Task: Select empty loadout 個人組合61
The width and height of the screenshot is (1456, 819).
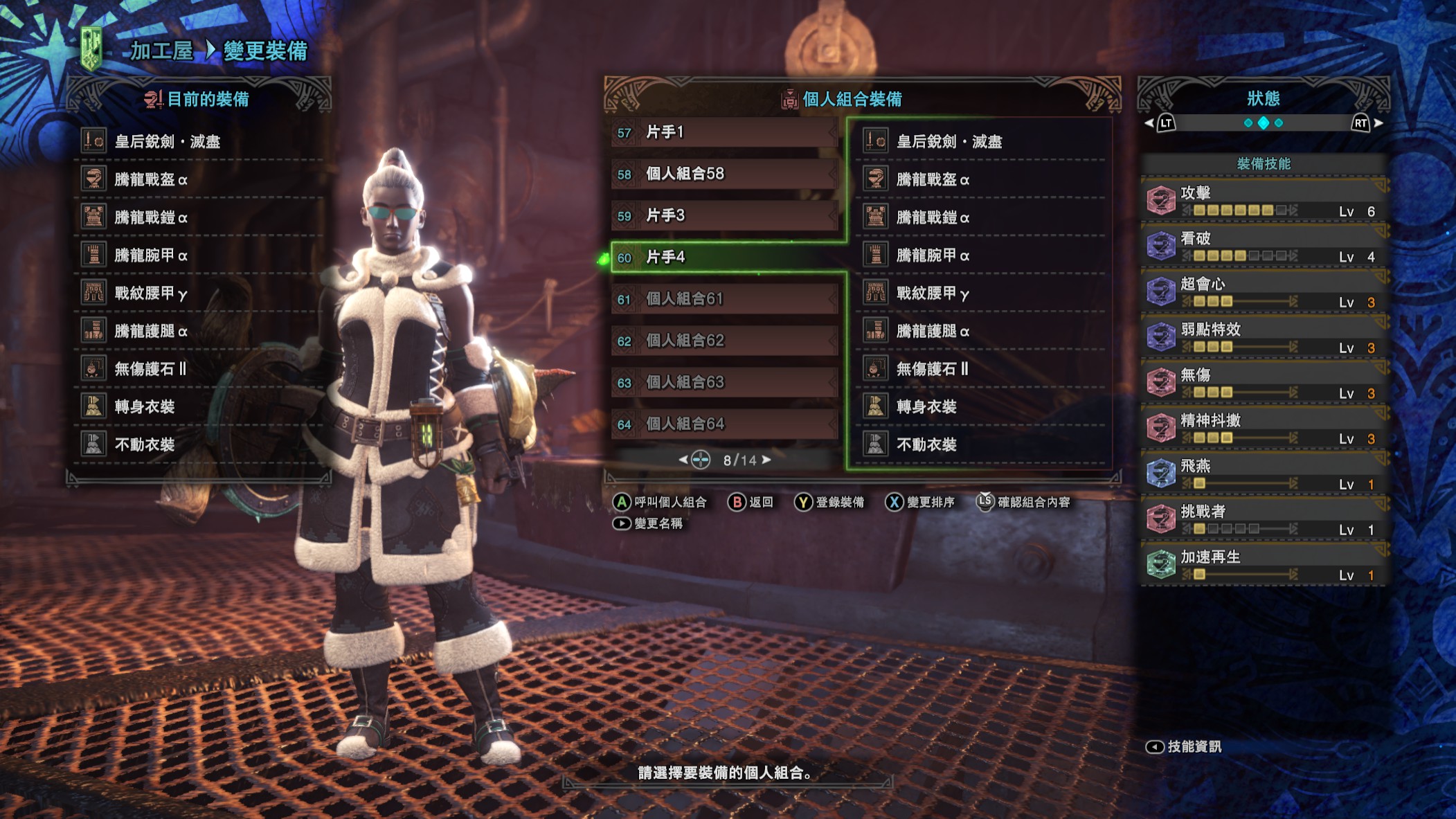Action: [723, 299]
